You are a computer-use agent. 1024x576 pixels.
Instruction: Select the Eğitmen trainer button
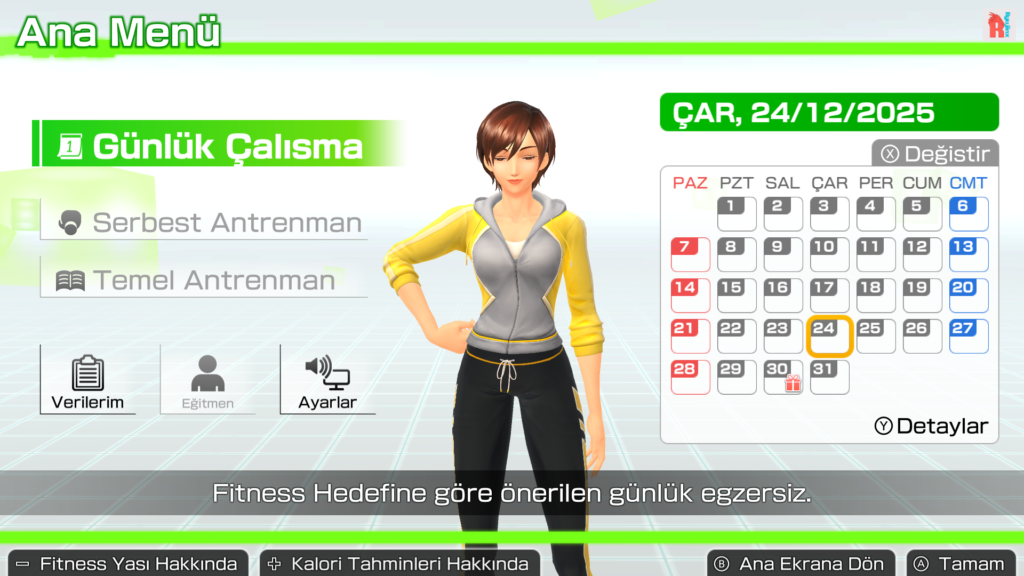click(208, 380)
